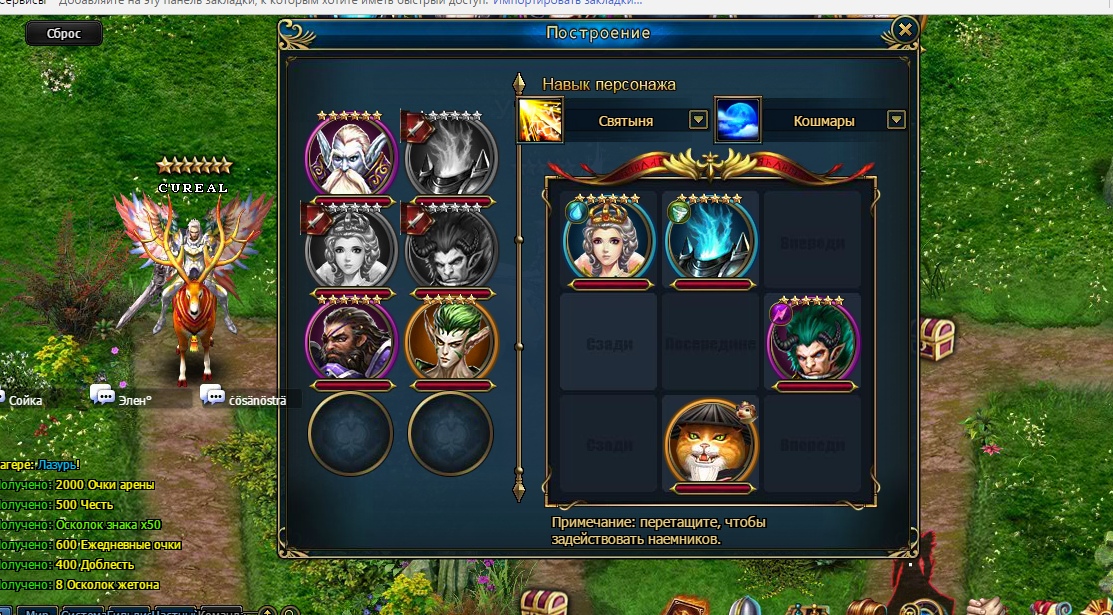
Task: Select the blue Кошмары skill icon
Action: point(738,120)
